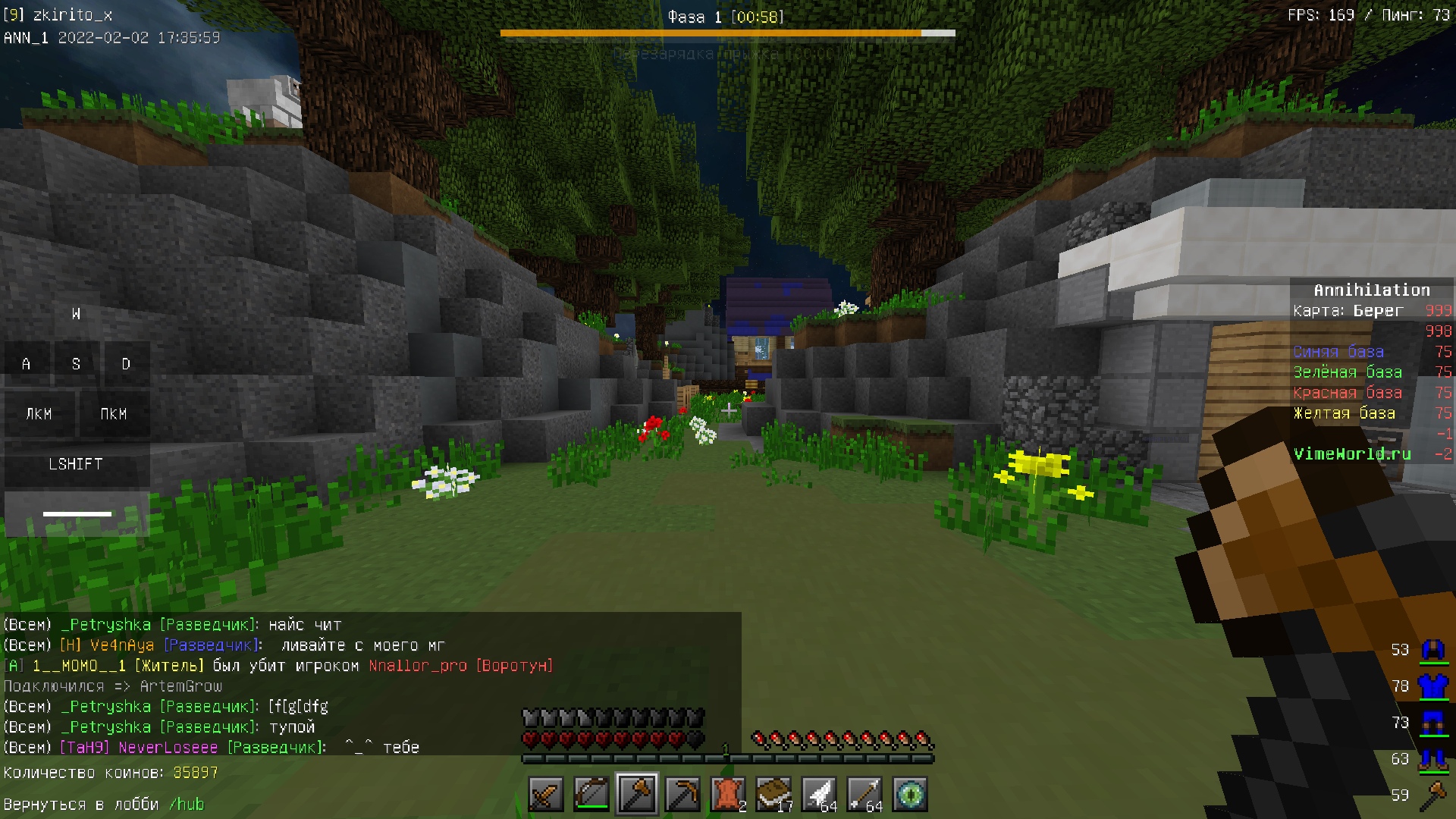Click the blue helmet durability icon
This screenshot has height=819, width=1456.
[x=1432, y=650]
